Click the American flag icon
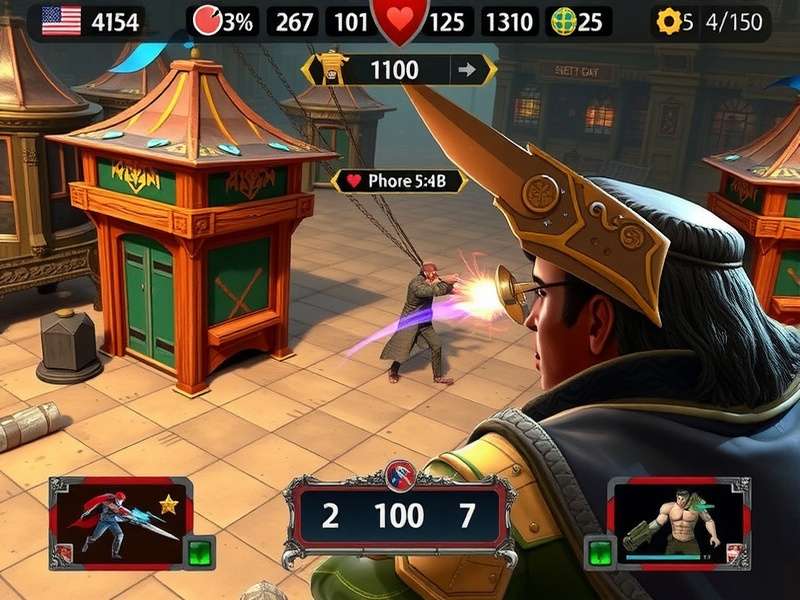This screenshot has height=600, width=800. [61, 21]
